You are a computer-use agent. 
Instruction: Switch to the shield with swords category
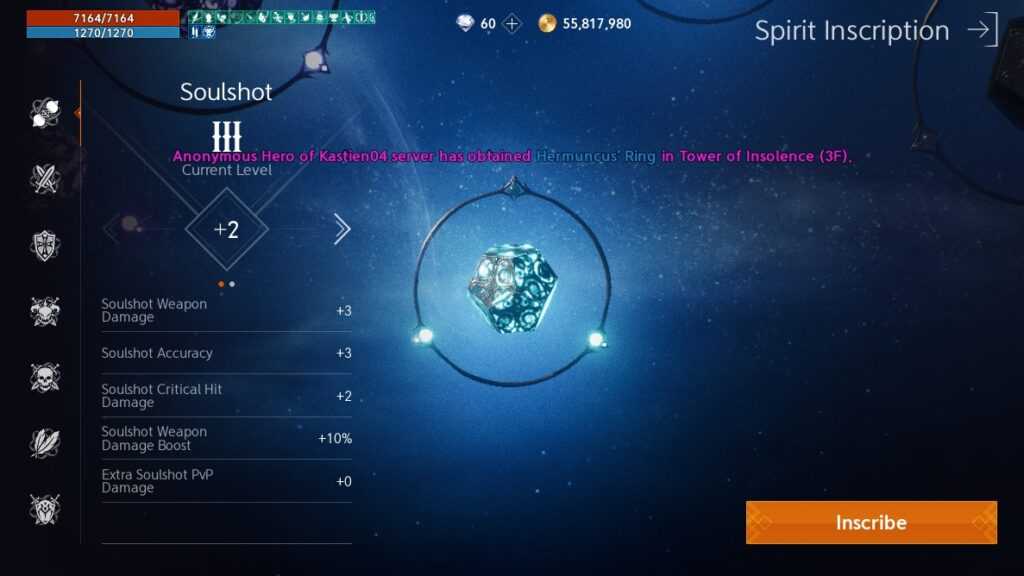tap(45, 509)
